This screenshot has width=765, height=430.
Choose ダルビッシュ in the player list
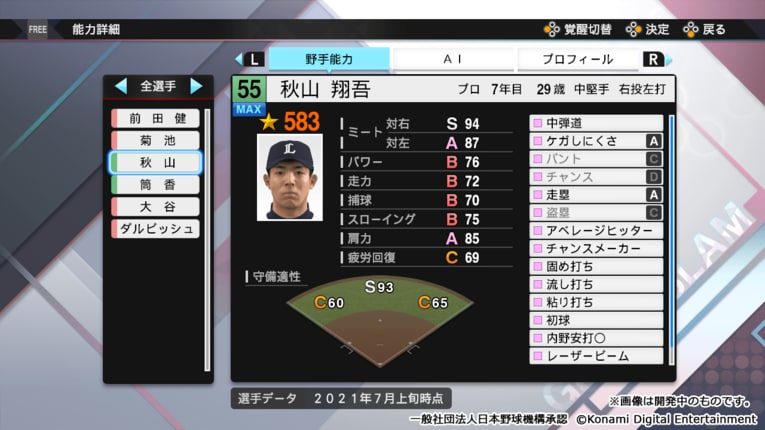pos(157,228)
